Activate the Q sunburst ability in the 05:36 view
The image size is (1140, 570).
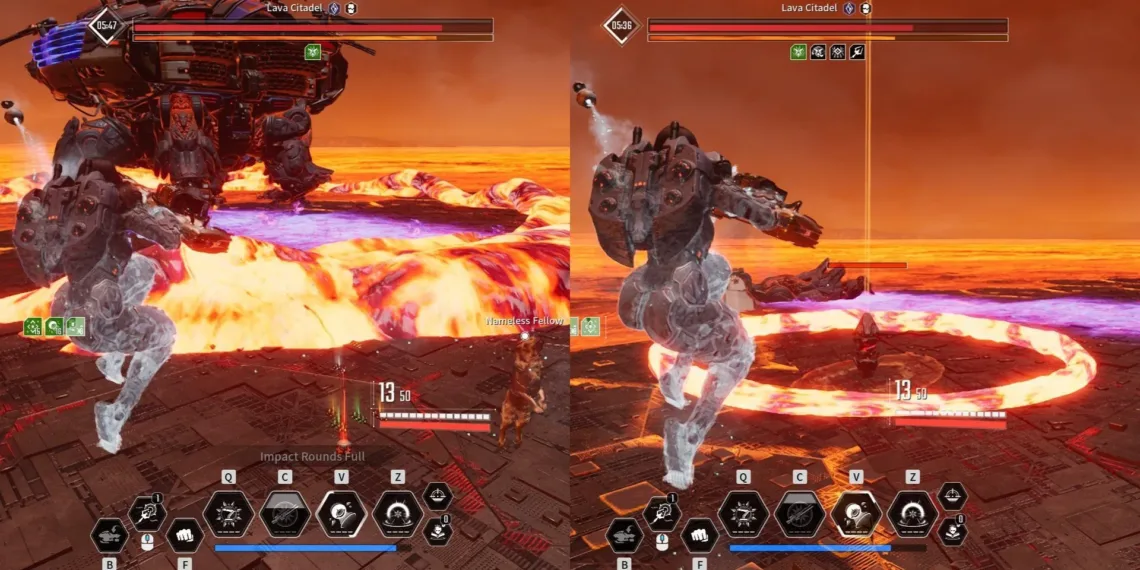pos(743,514)
